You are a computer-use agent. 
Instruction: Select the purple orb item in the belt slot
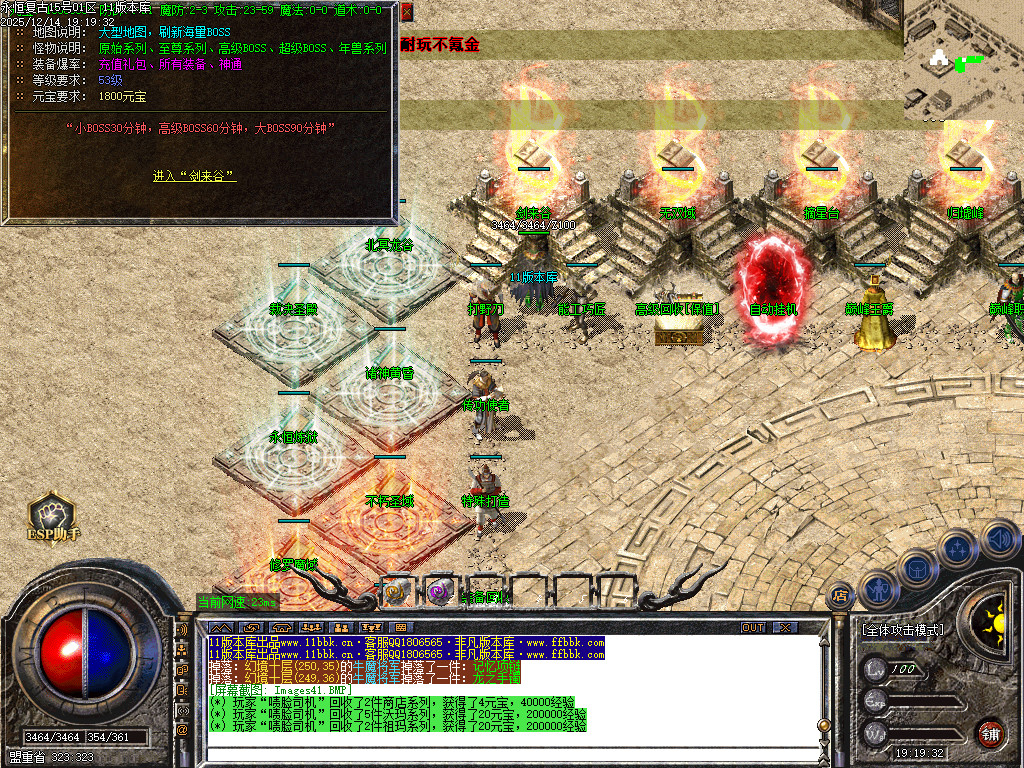(440, 591)
